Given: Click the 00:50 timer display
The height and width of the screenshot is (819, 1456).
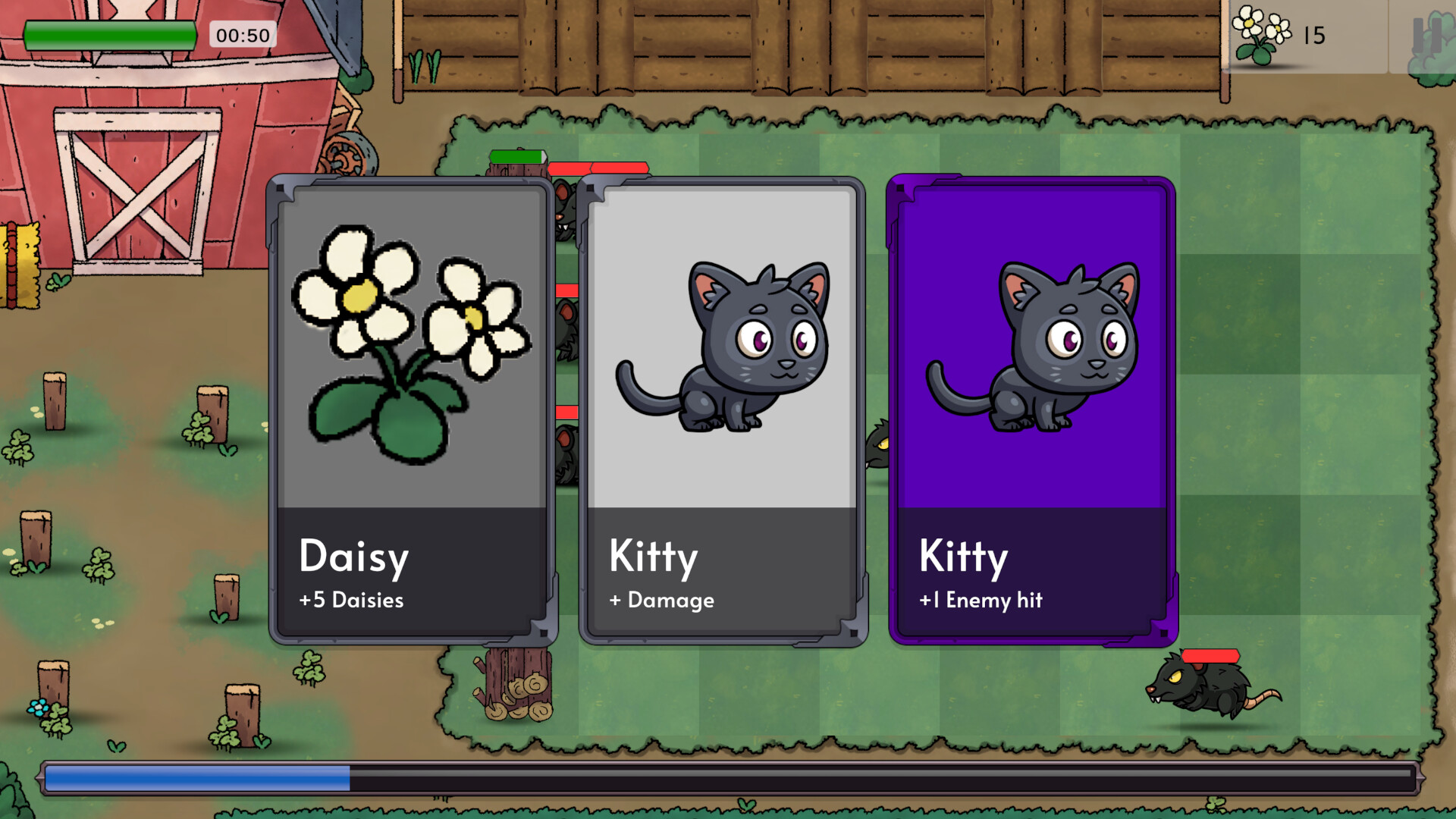Looking at the screenshot, I should point(241,33).
